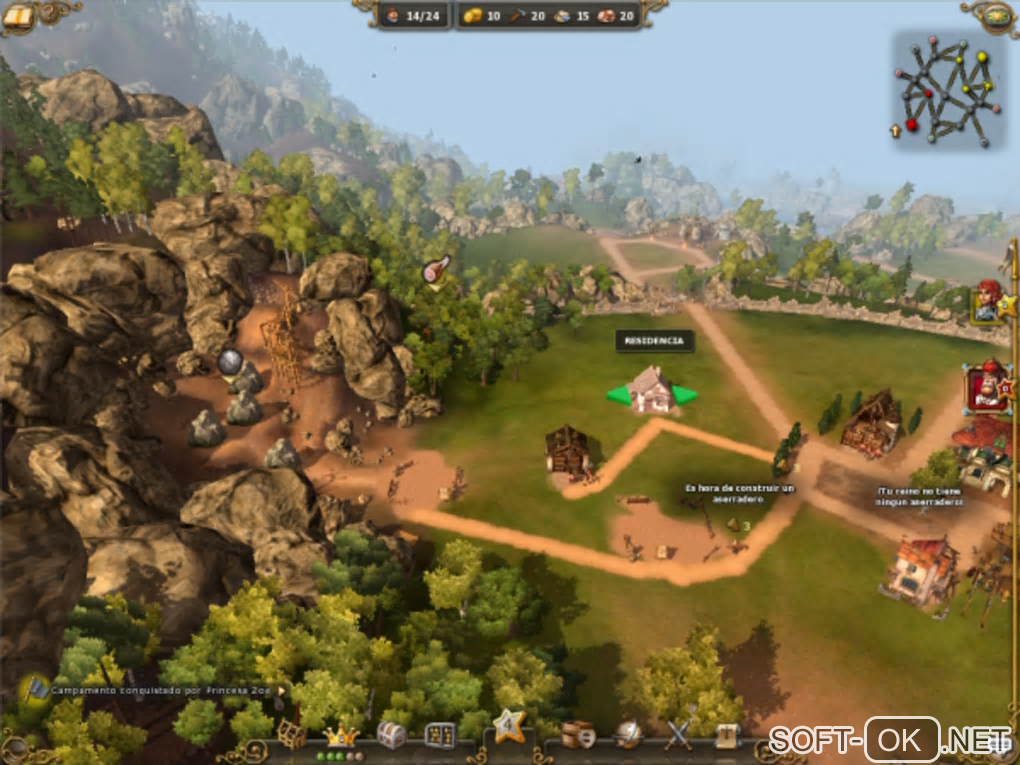Viewport: 1020px width, 765px height.
Task: Select the Residencia building marker
Action: (652, 391)
